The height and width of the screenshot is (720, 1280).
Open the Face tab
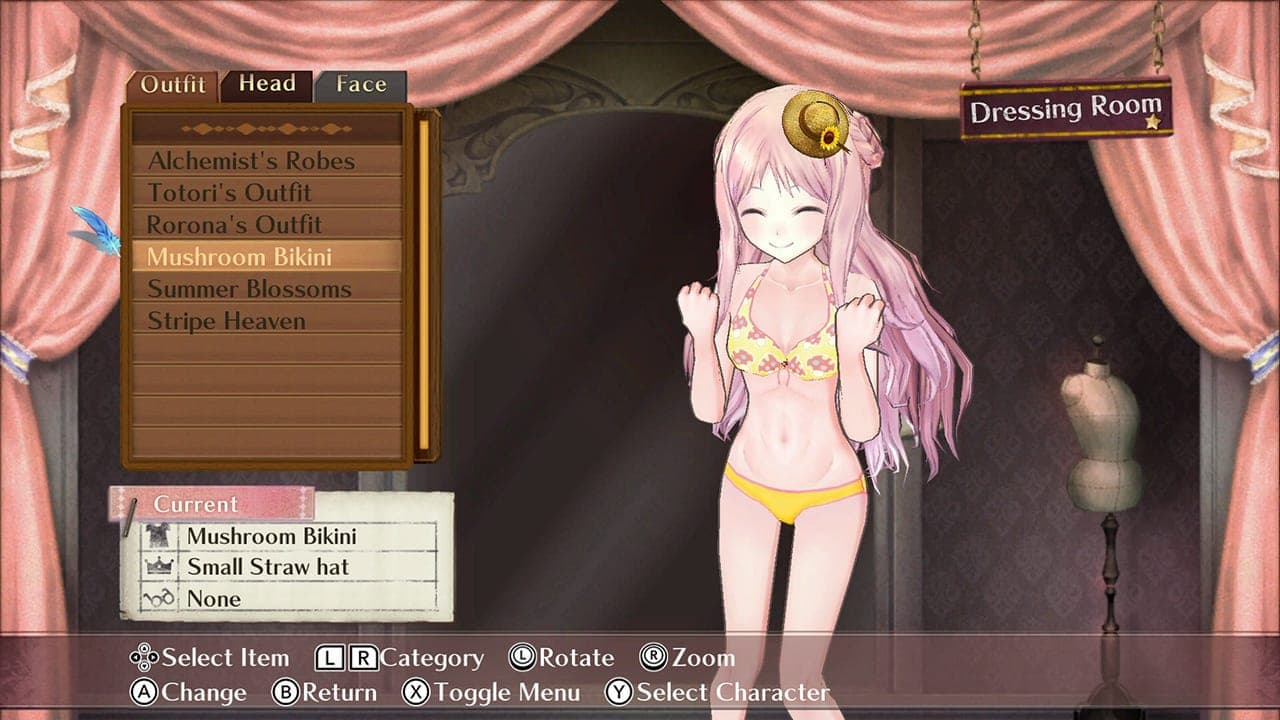361,84
